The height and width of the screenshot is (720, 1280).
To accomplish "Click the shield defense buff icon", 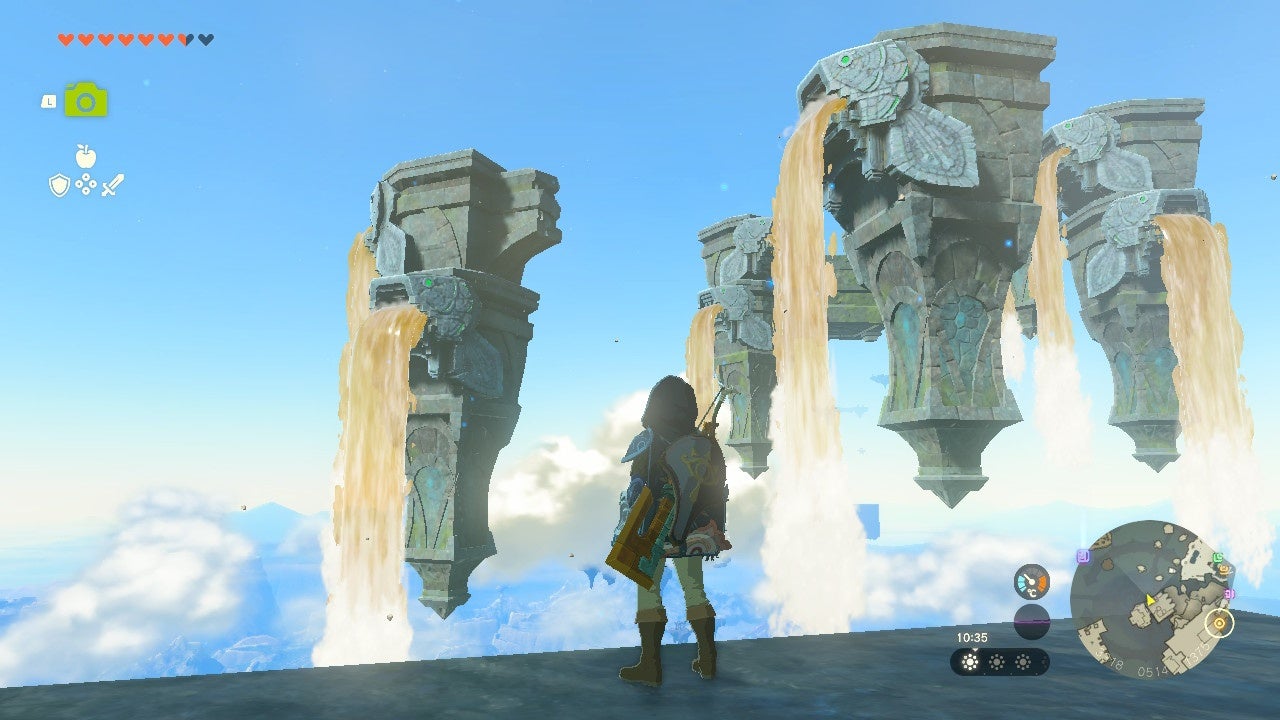I will (58, 184).
